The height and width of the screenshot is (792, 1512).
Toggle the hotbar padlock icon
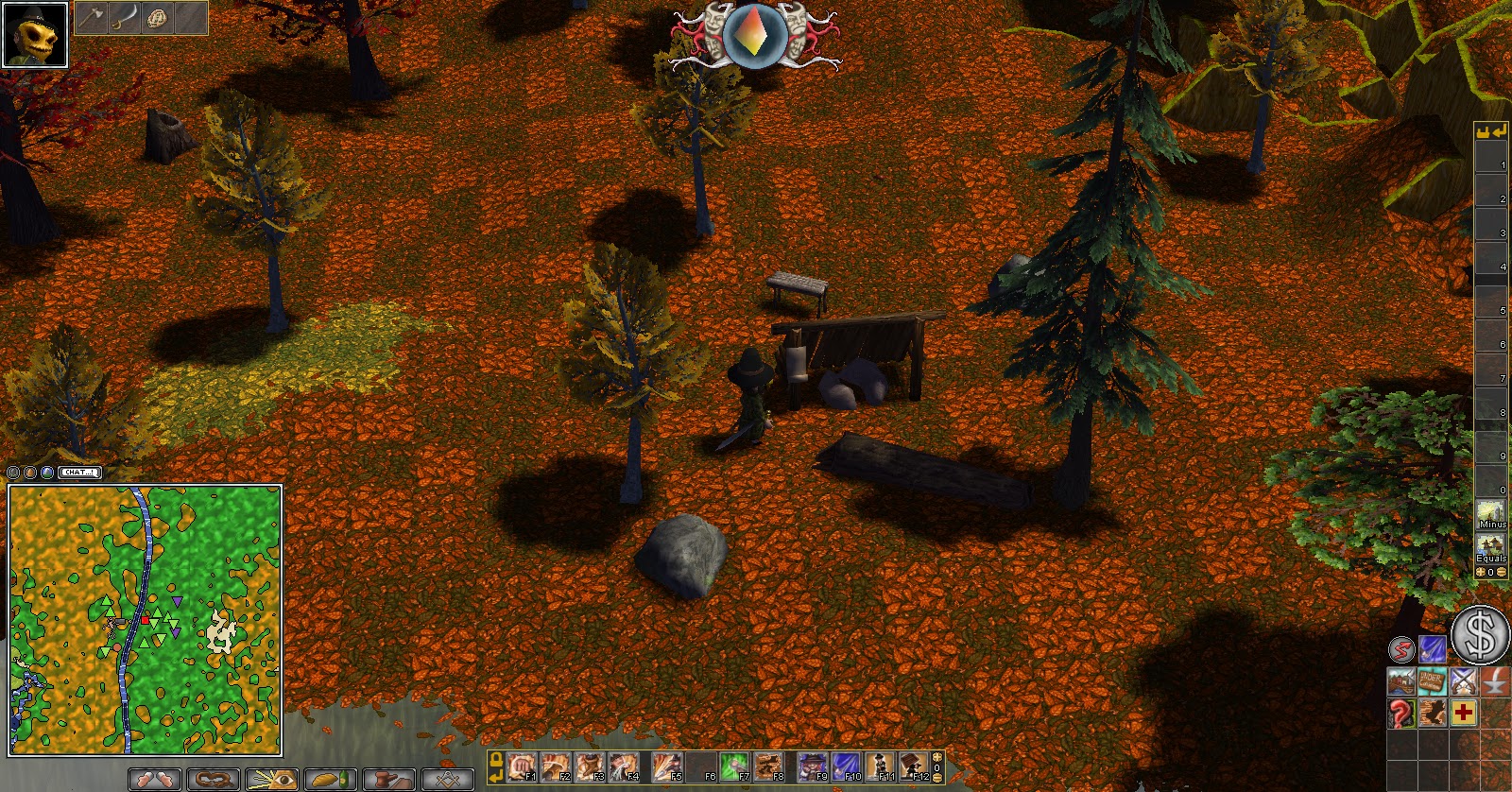[x=496, y=759]
